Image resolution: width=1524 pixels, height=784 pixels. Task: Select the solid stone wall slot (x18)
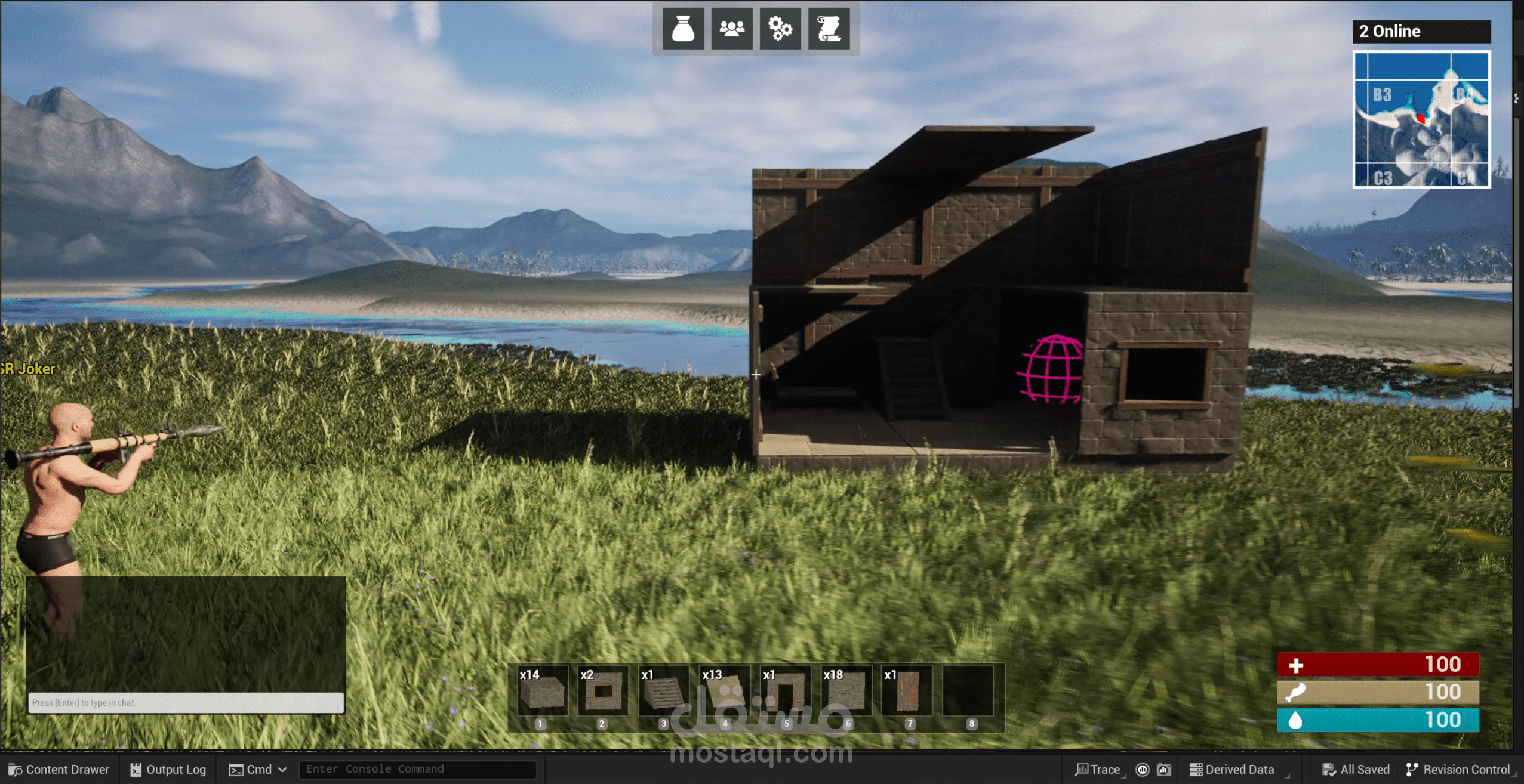tap(846, 692)
